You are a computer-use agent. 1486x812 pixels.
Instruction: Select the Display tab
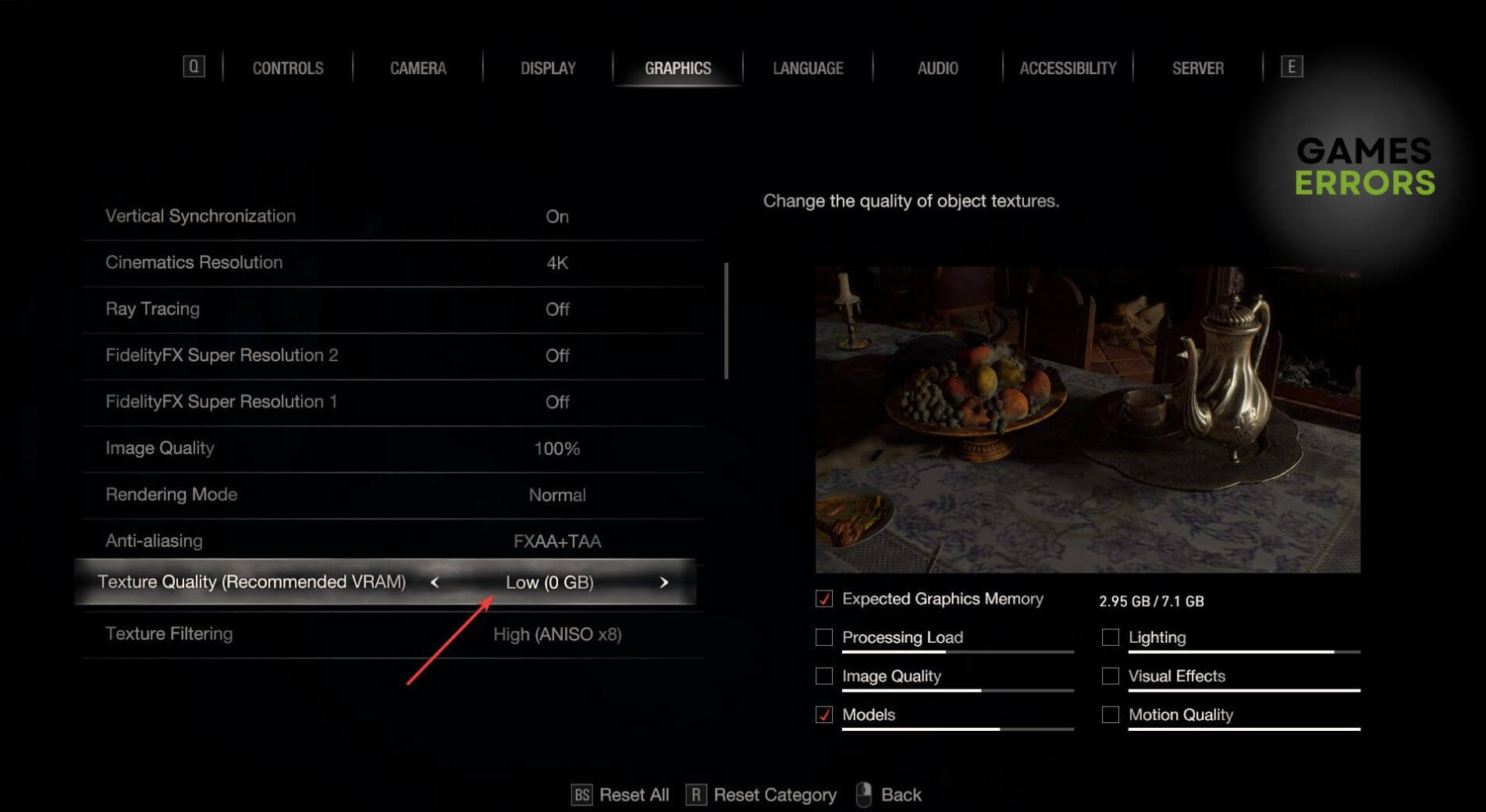(548, 69)
